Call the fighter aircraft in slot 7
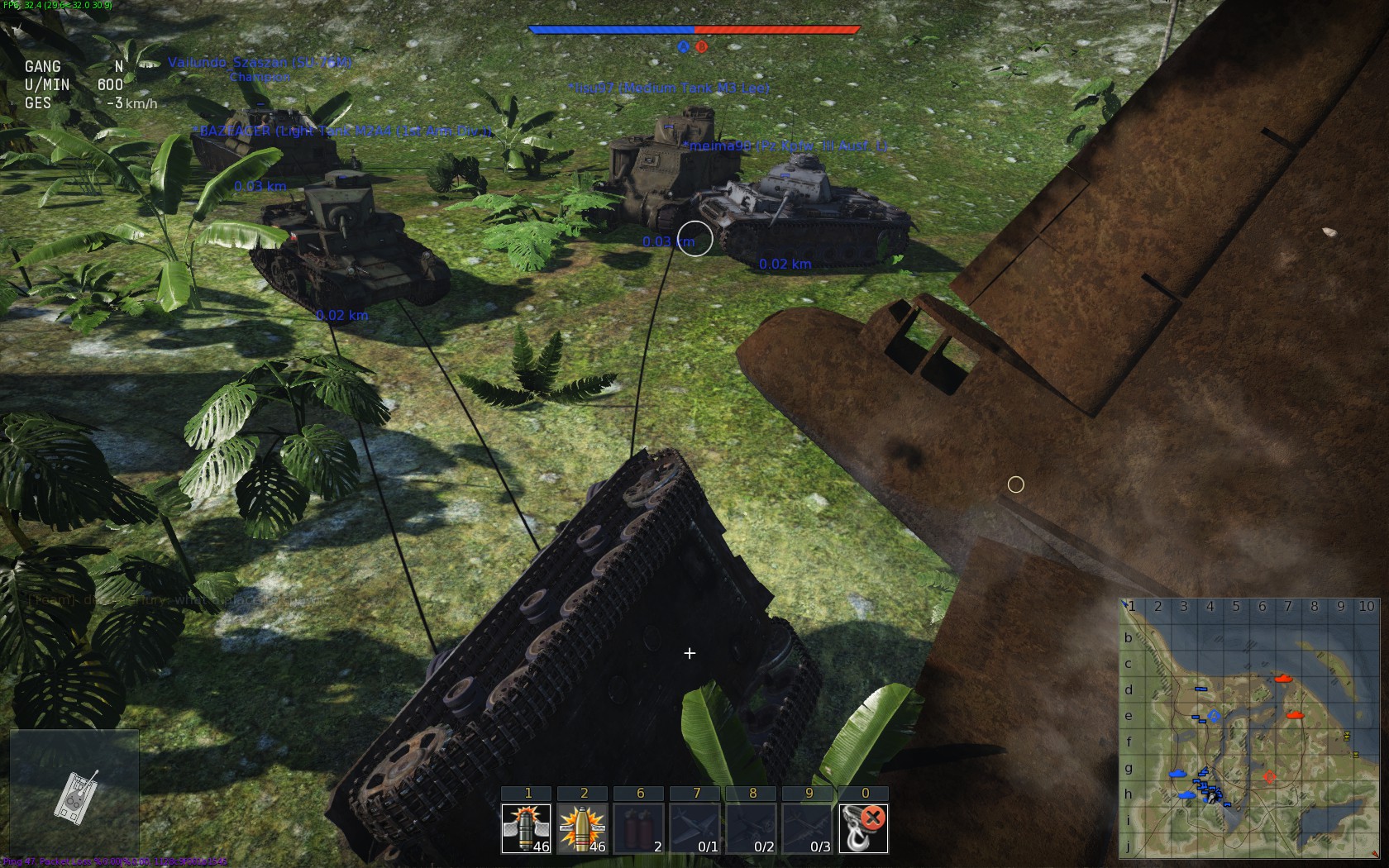Image resolution: width=1389 pixels, height=868 pixels. coord(695,828)
